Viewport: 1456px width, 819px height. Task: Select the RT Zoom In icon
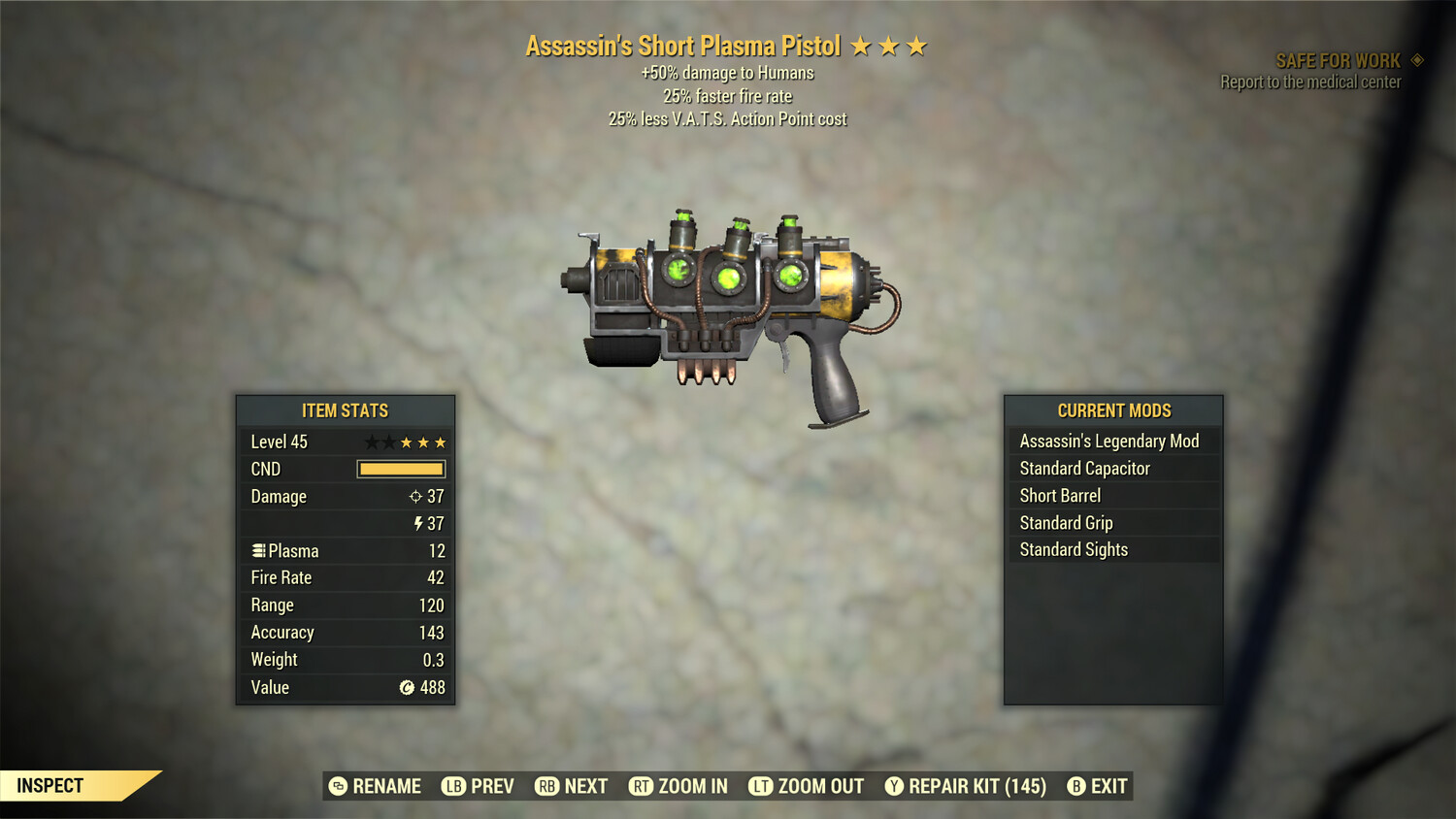pos(642,786)
